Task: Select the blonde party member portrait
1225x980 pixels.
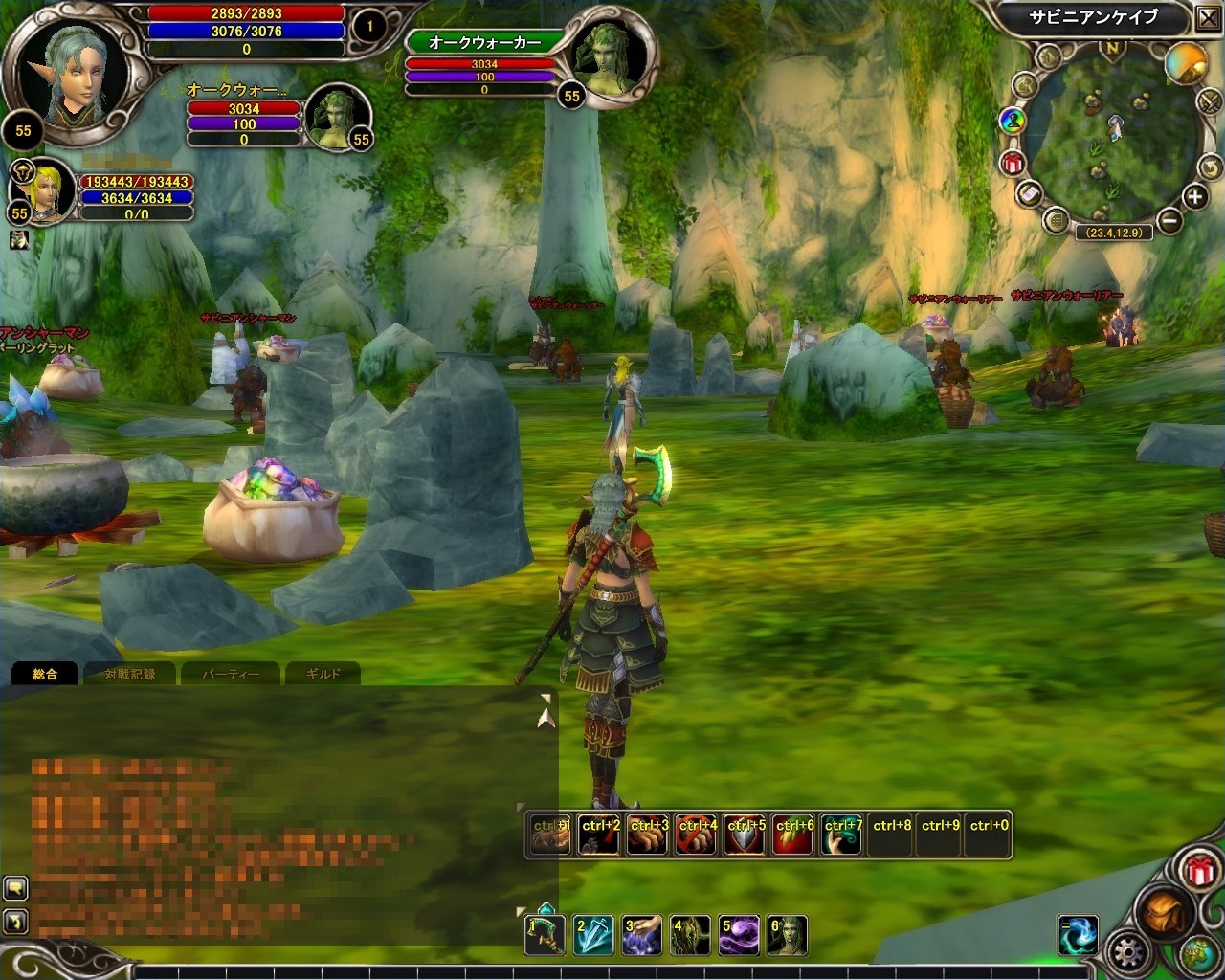Action: [x=42, y=189]
